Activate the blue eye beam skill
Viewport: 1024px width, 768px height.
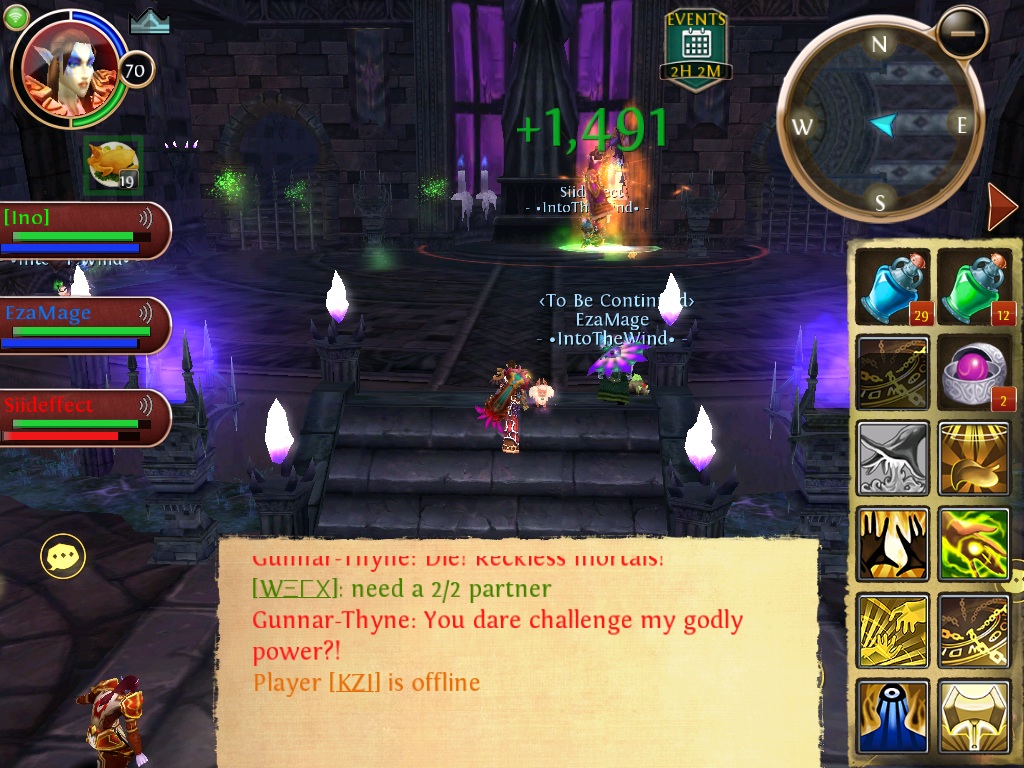click(892, 716)
